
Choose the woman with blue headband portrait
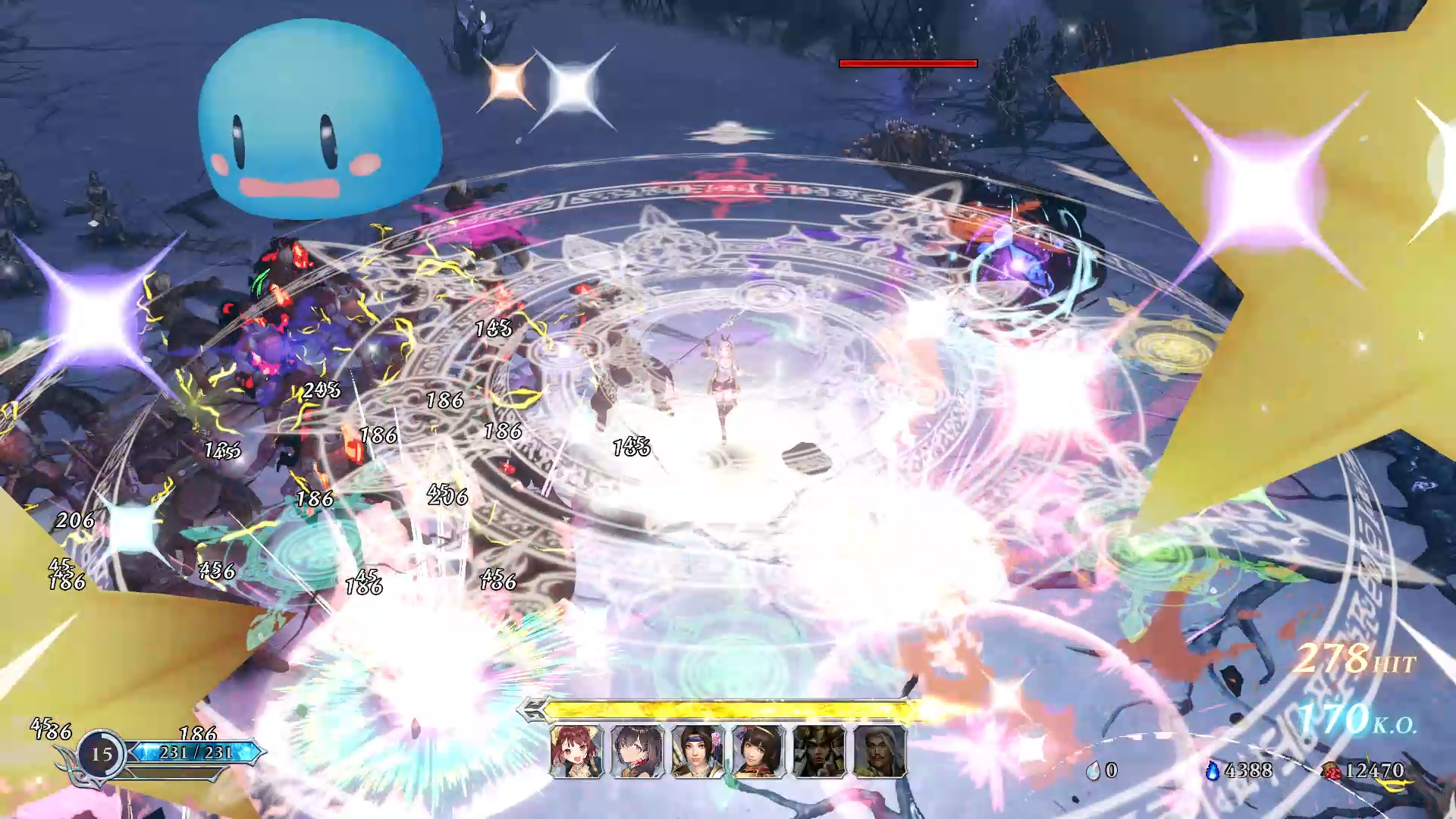pyautogui.click(x=698, y=752)
